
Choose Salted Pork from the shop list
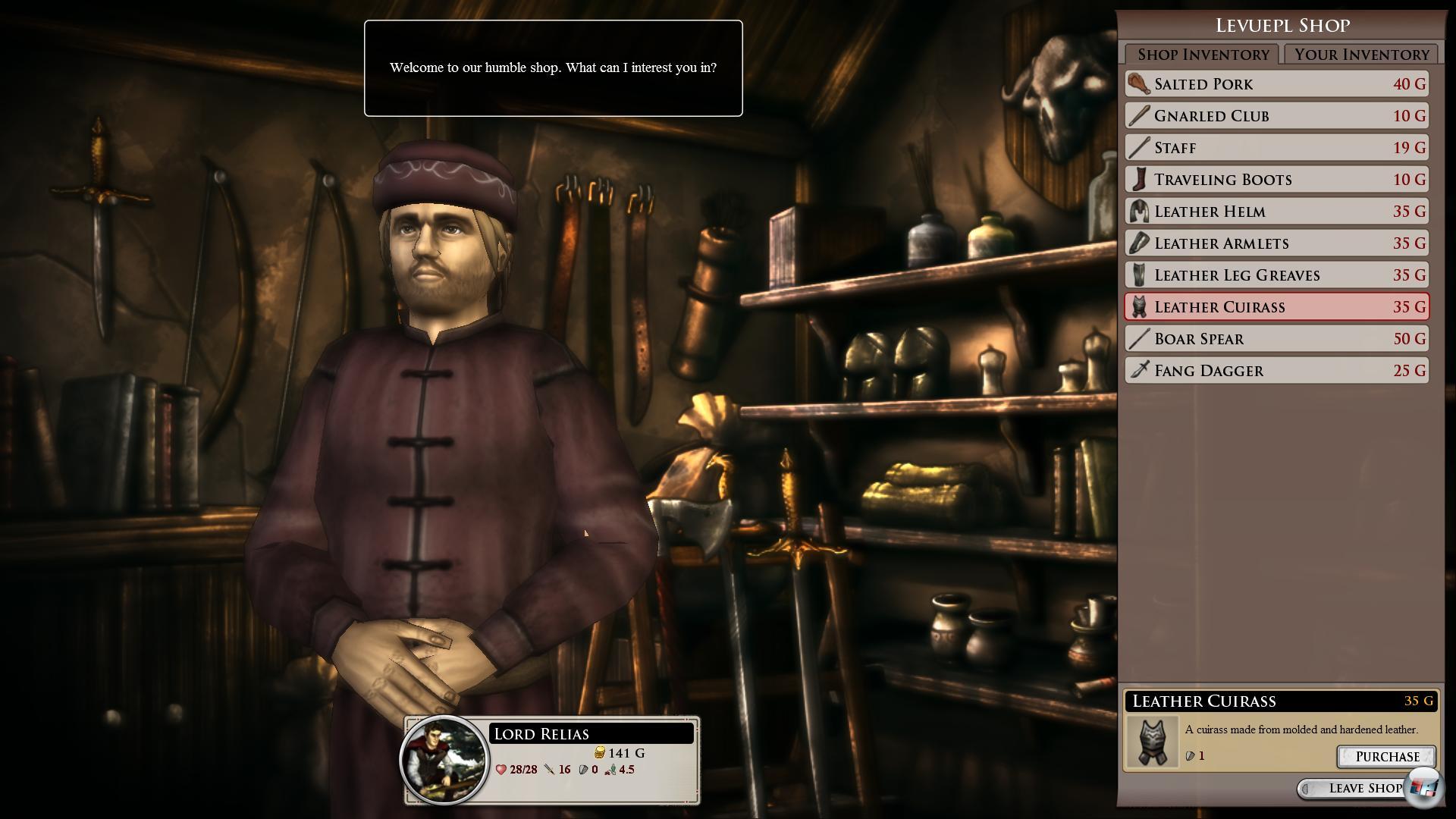coord(1276,84)
